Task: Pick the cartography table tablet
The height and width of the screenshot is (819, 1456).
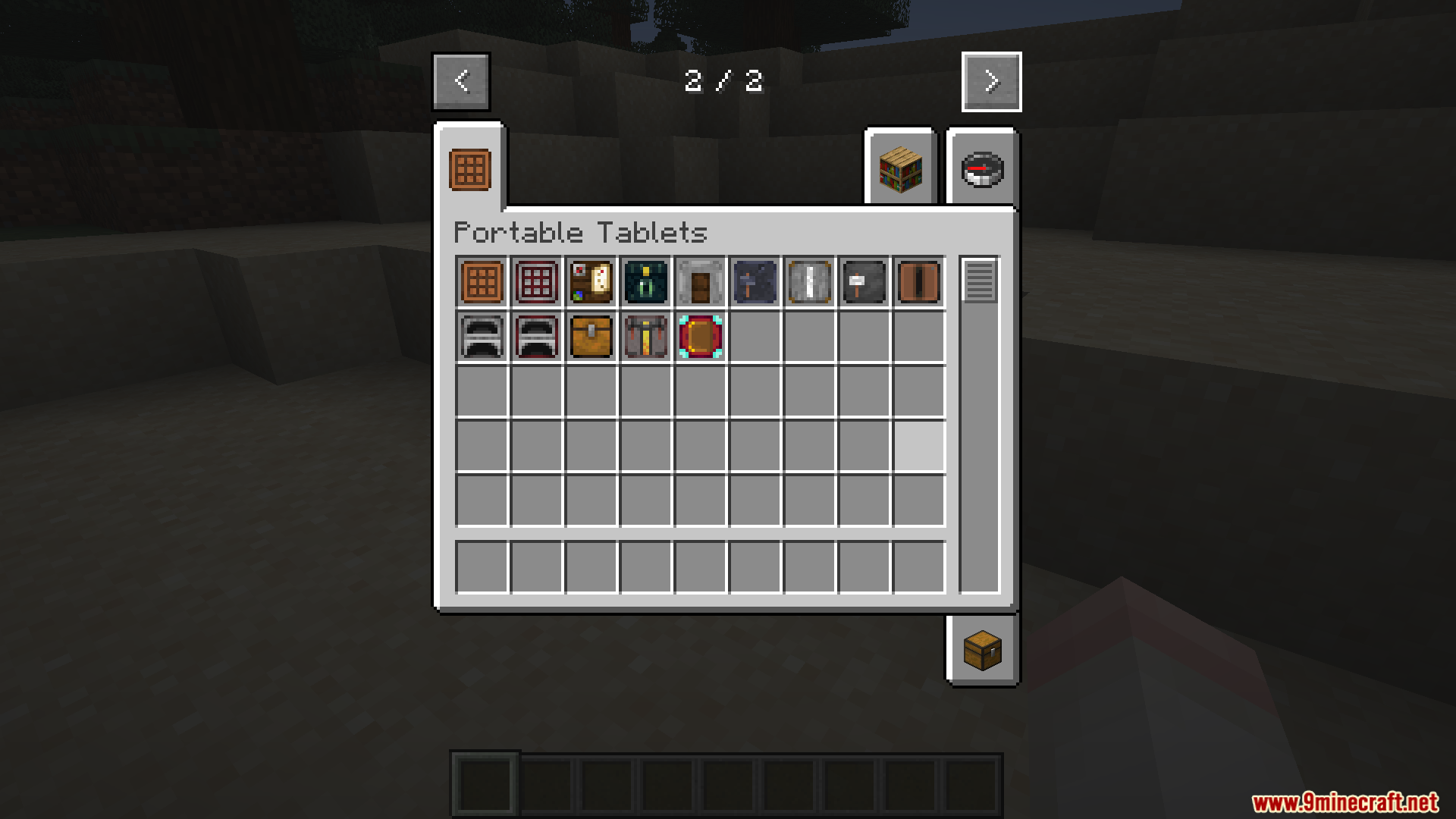Action: (x=590, y=282)
